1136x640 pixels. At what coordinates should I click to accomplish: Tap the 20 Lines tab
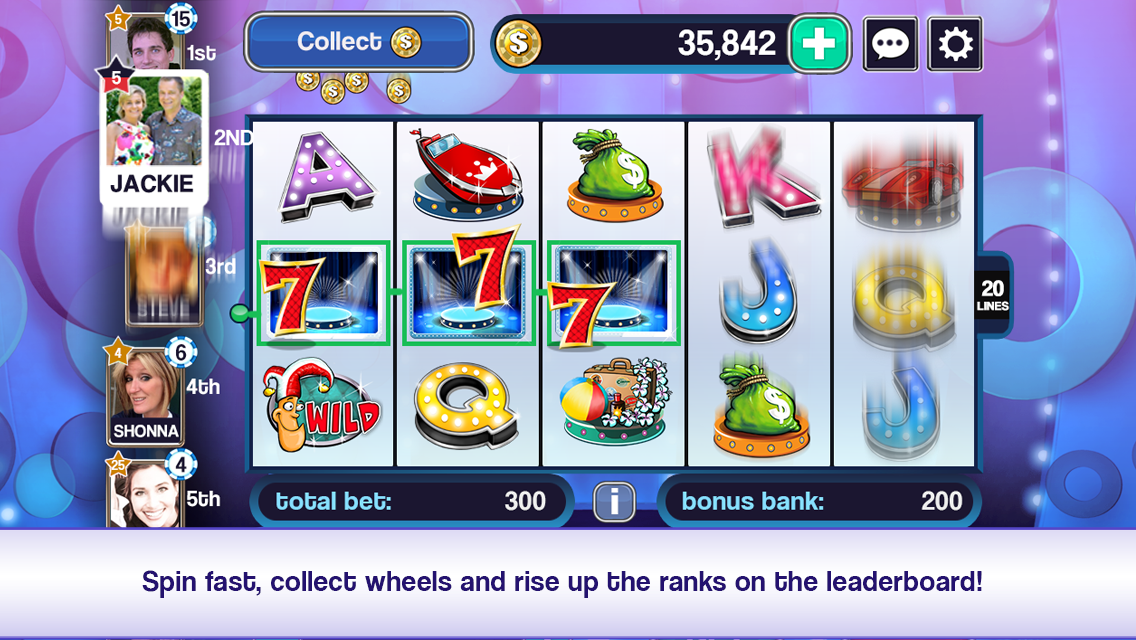click(993, 296)
